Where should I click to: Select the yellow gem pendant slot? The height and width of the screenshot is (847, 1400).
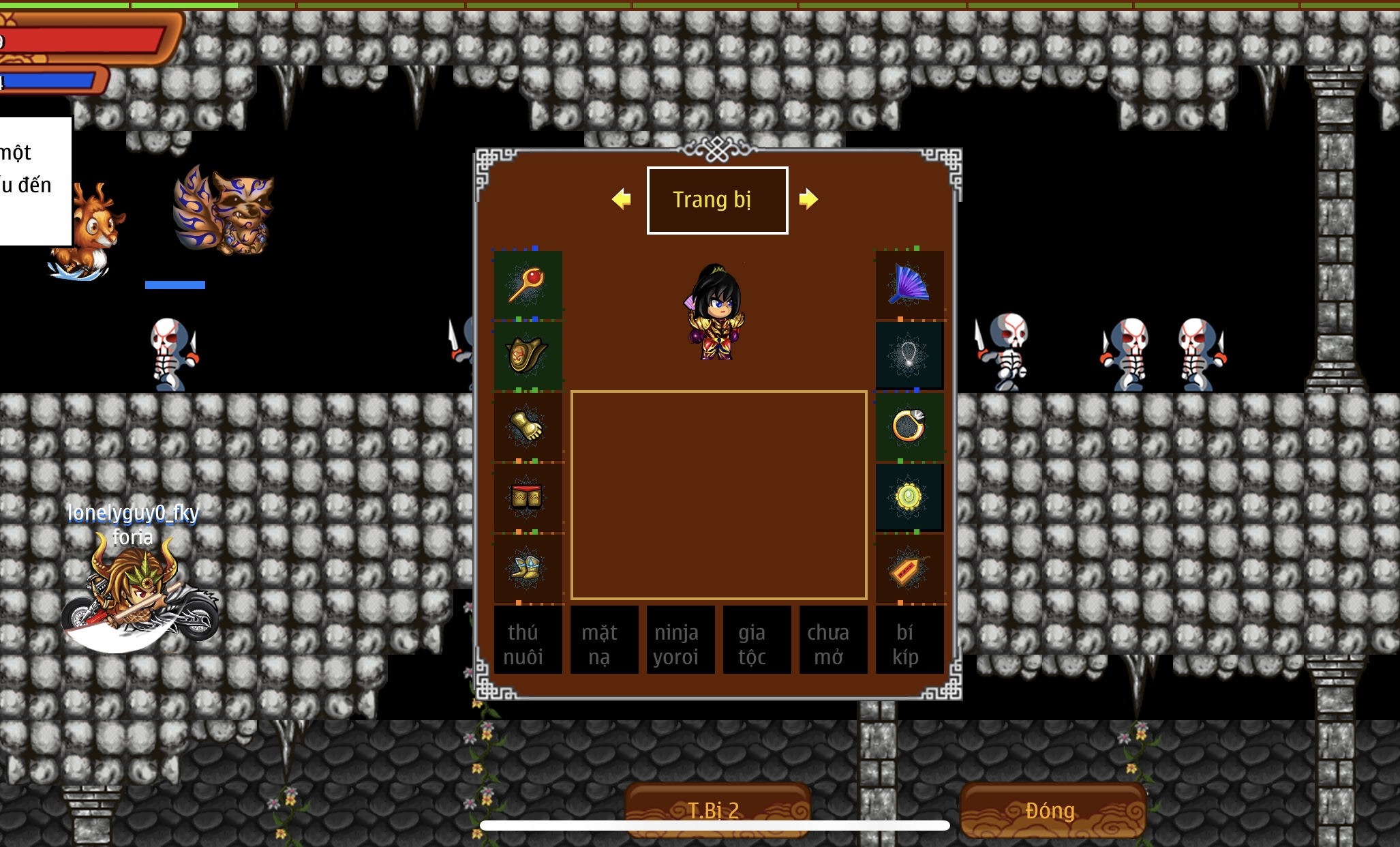909,497
